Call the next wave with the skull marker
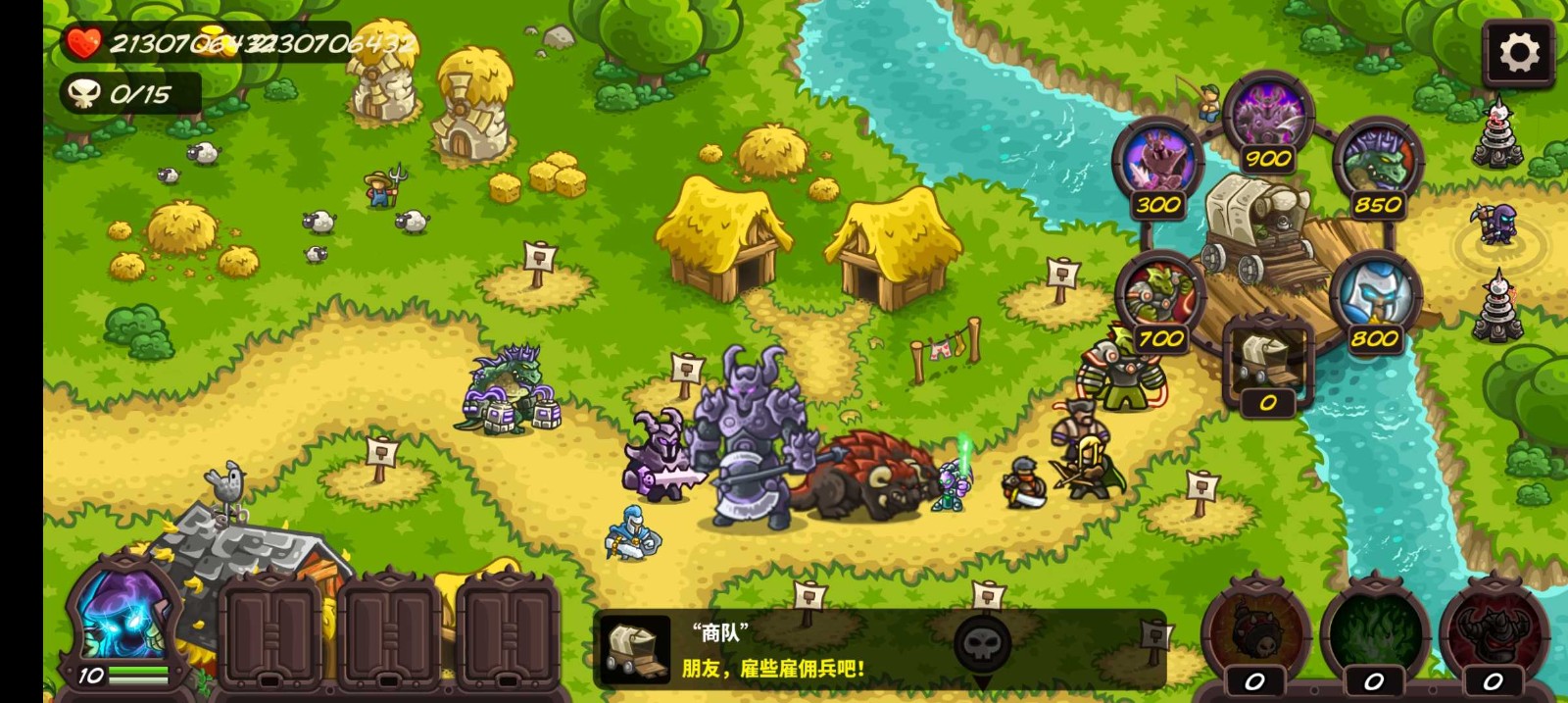This screenshot has height=703, width=1568. pos(981,646)
